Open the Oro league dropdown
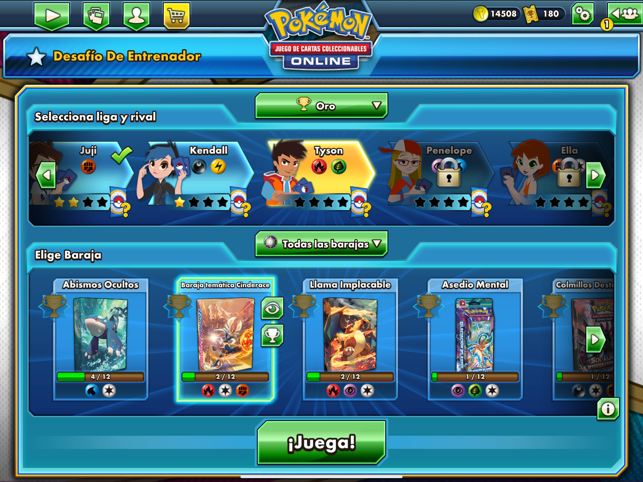 [321, 105]
